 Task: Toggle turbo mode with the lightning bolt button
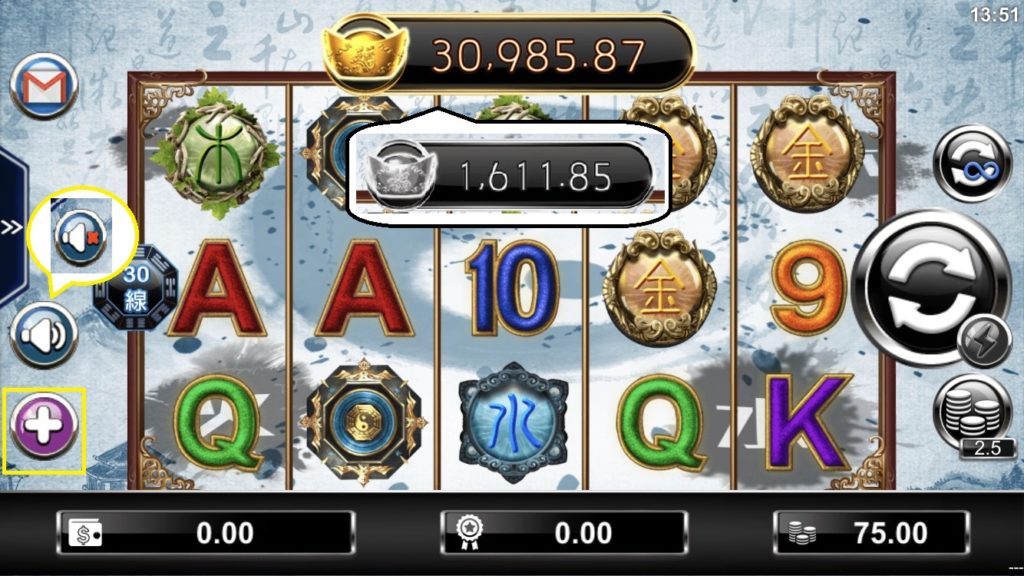point(984,342)
